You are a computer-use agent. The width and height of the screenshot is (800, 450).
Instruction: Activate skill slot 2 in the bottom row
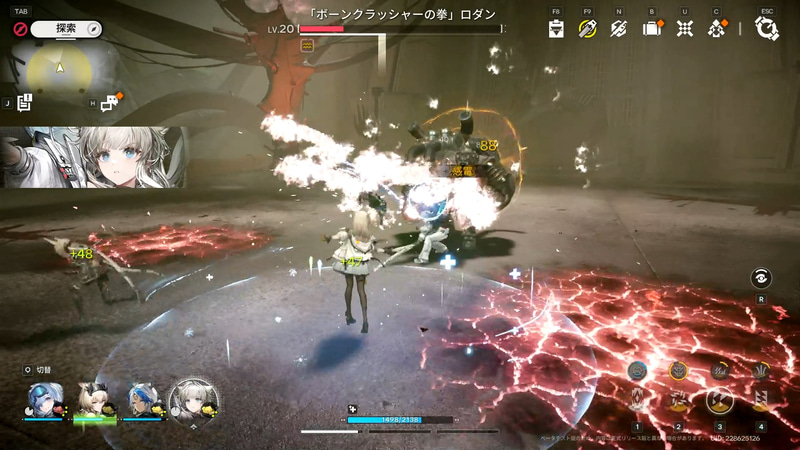[677, 402]
